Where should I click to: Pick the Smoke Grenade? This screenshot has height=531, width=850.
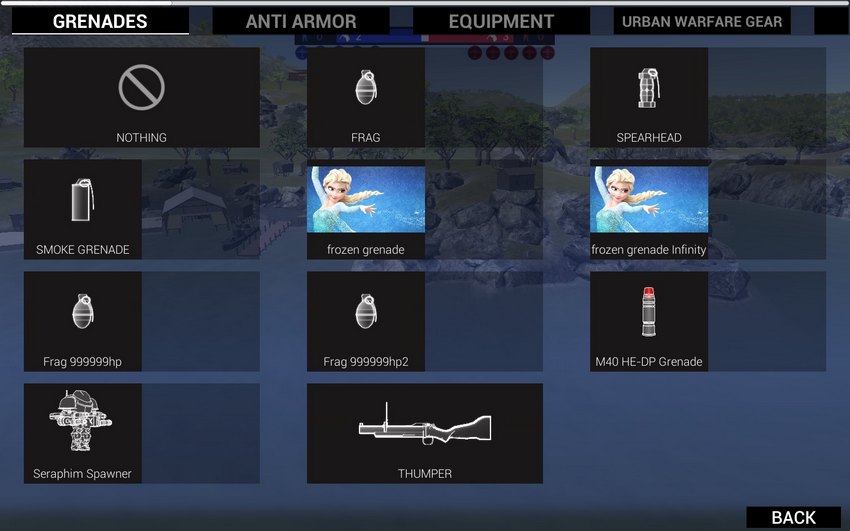[83, 210]
